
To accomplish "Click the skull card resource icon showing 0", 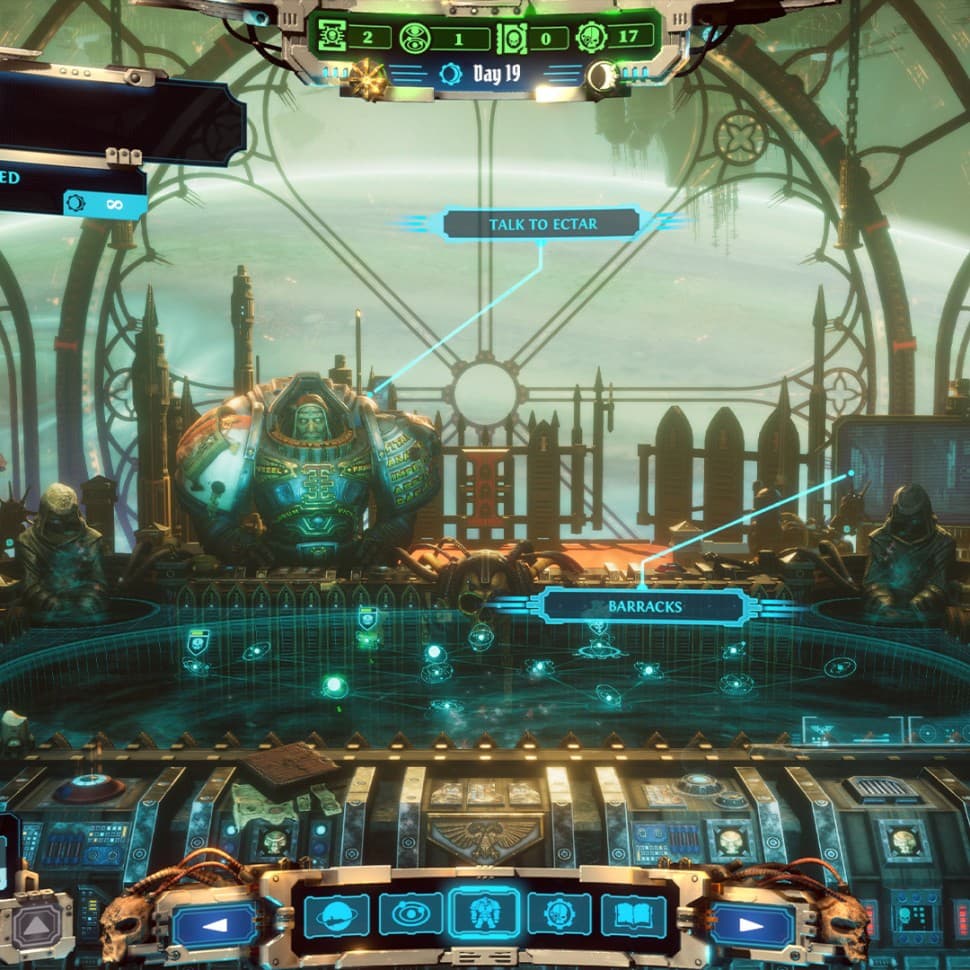I will pyautogui.click(x=511, y=38).
